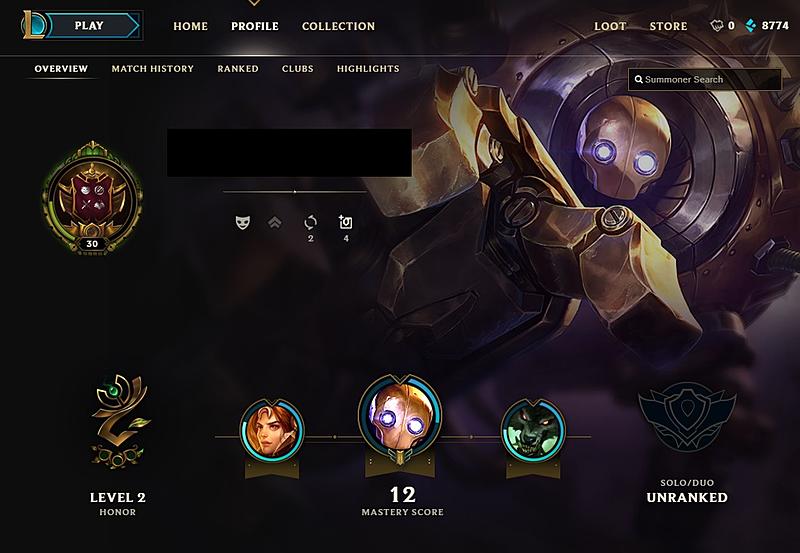This screenshot has height=553, width=800.
Task: Open the Ranked tab
Action: point(238,69)
